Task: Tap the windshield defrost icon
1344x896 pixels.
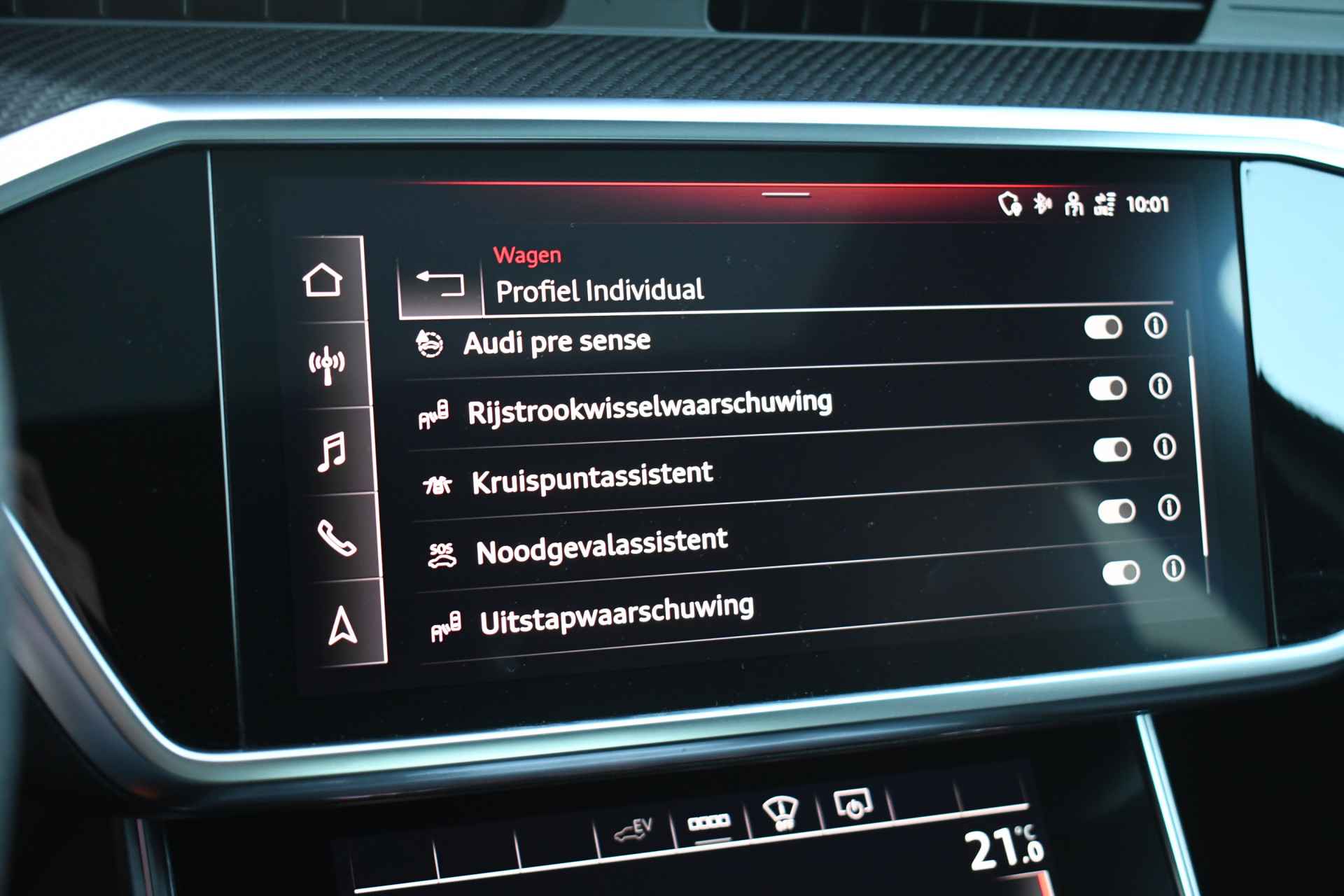Action: [x=780, y=812]
